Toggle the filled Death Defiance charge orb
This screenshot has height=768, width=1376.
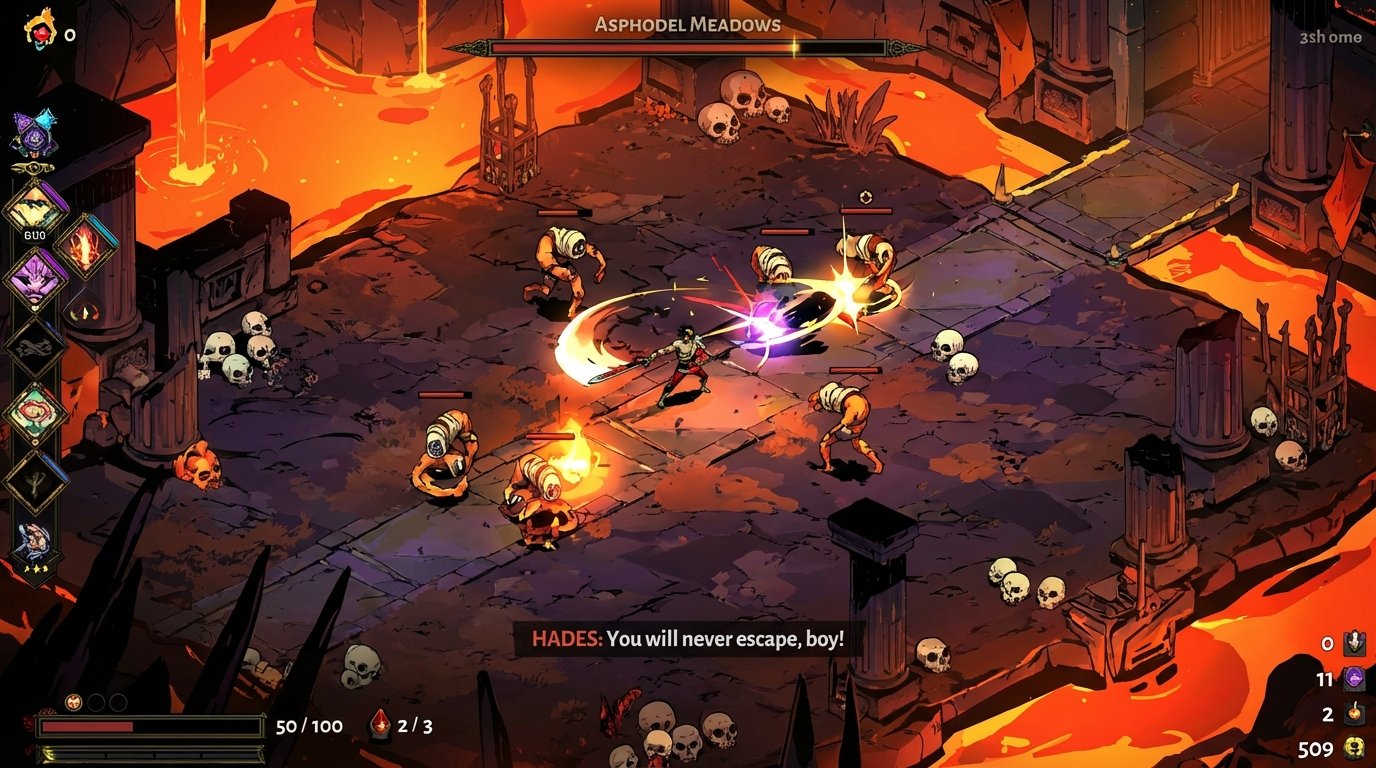click(x=72, y=702)
